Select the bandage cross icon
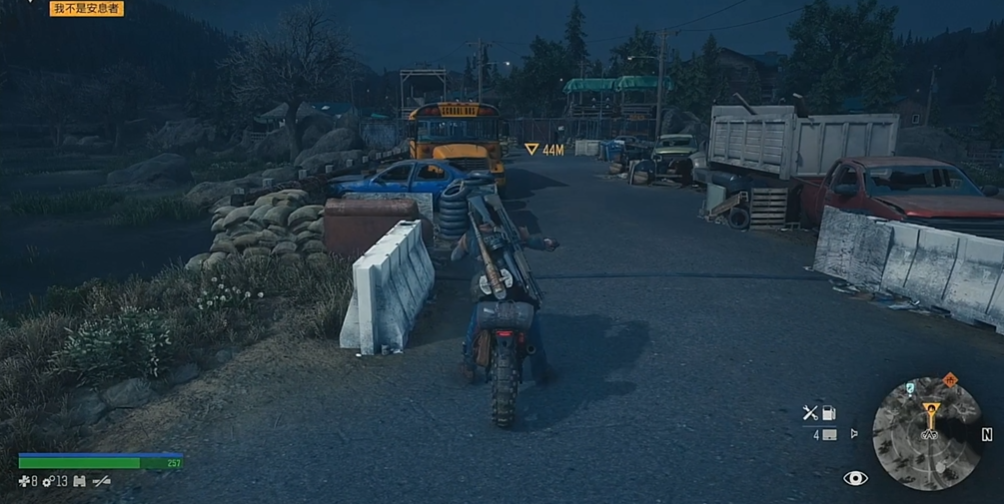The width and height of the screenshot is (1004, 504). tap(23, 482)
